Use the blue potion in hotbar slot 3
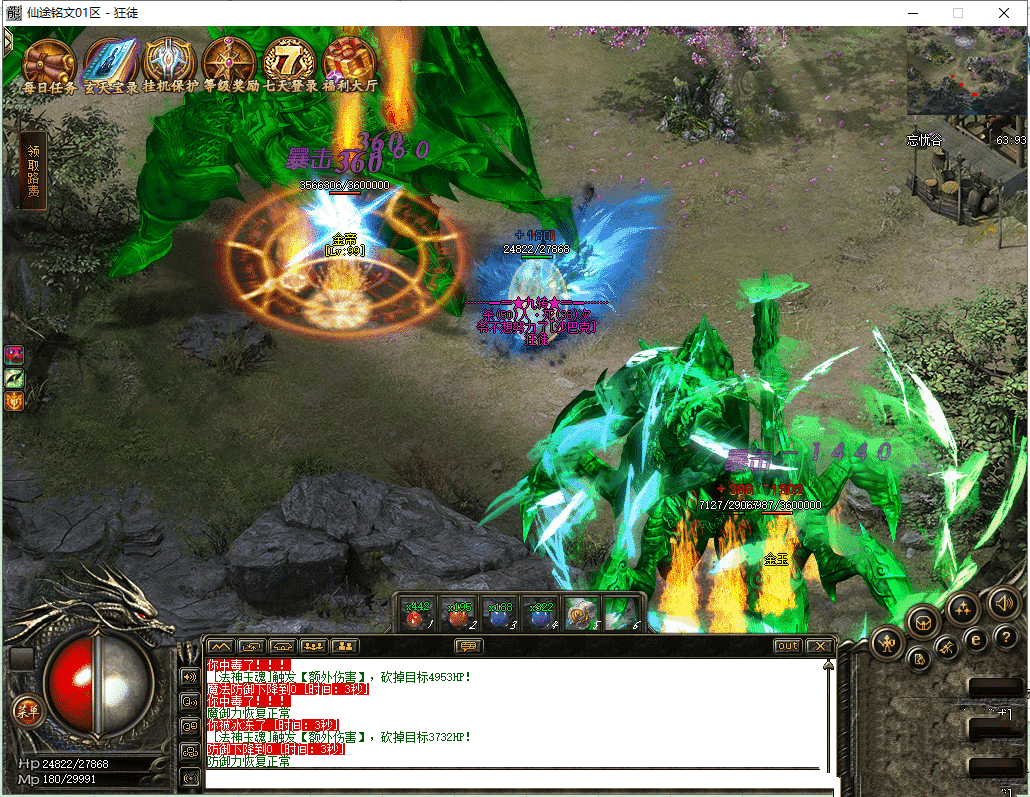This screenshot has width=1030, height=797. click(x=499, y=612)
